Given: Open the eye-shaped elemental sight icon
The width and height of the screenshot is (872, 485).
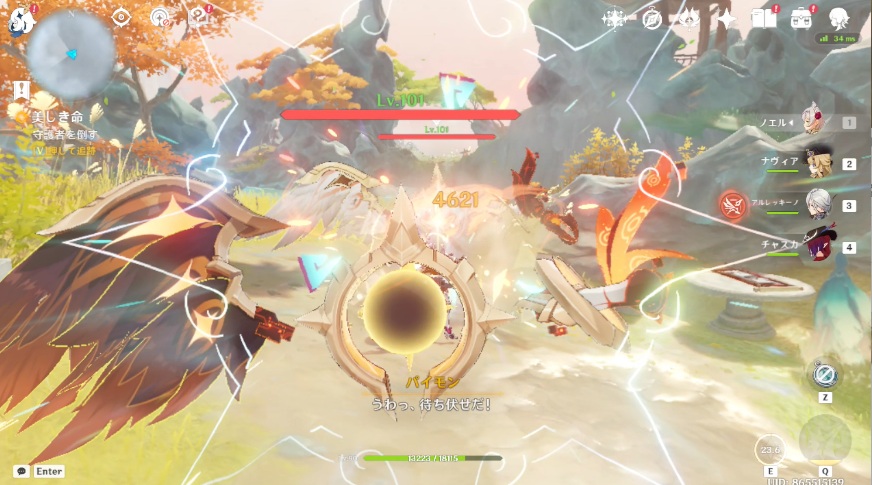Looking at the screenshot, I should 122,16.
